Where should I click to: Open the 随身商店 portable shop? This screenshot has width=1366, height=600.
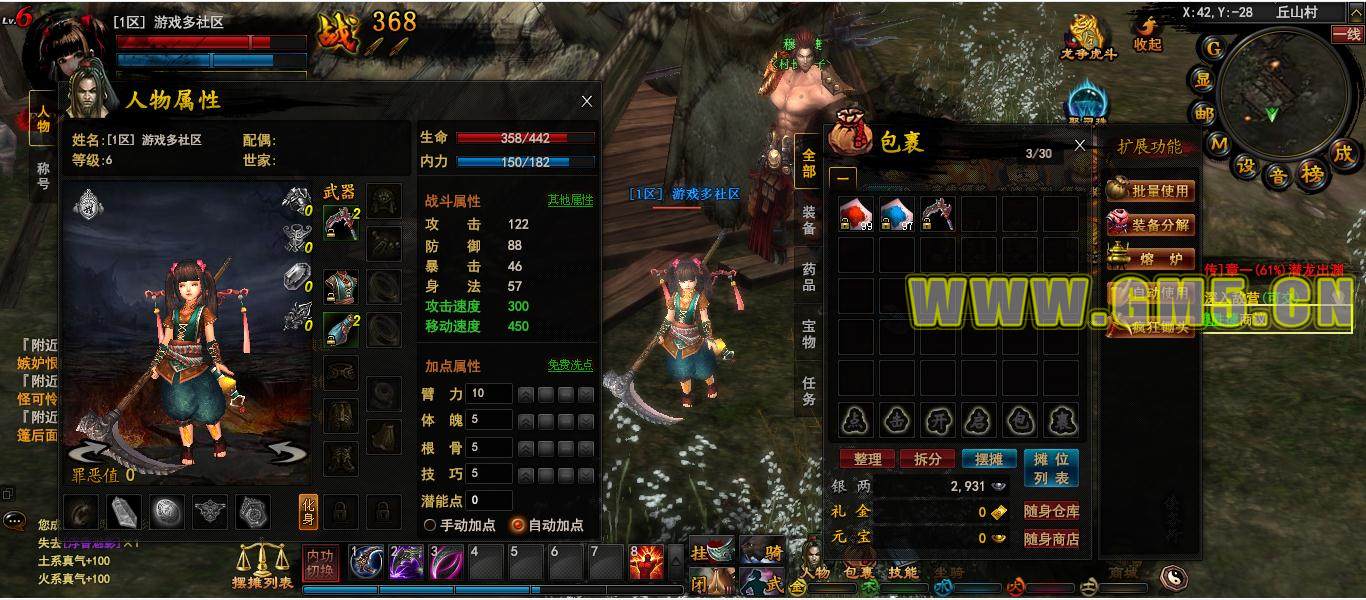click(1051, 539)
